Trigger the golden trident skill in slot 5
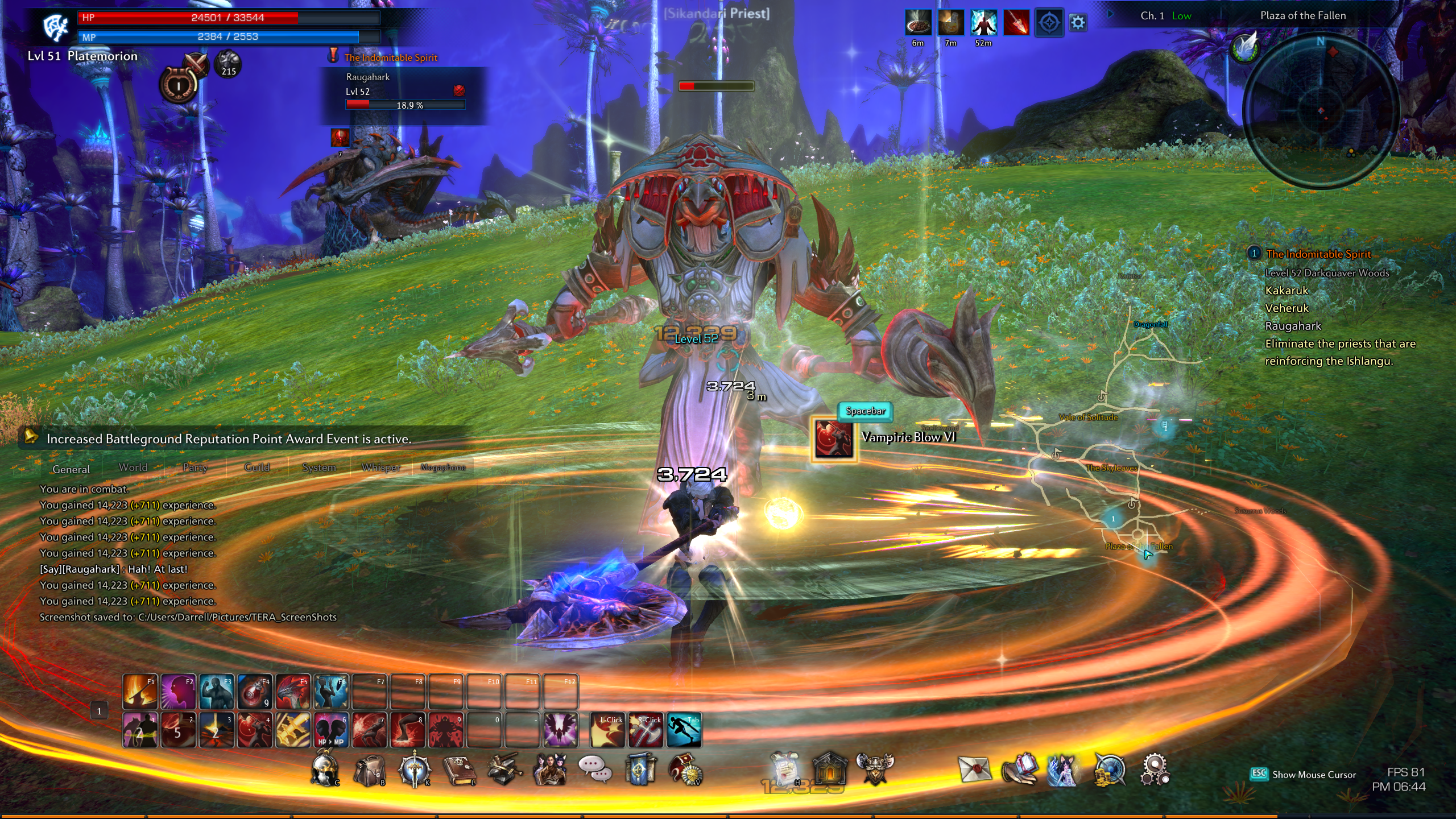 coord(293,730)
